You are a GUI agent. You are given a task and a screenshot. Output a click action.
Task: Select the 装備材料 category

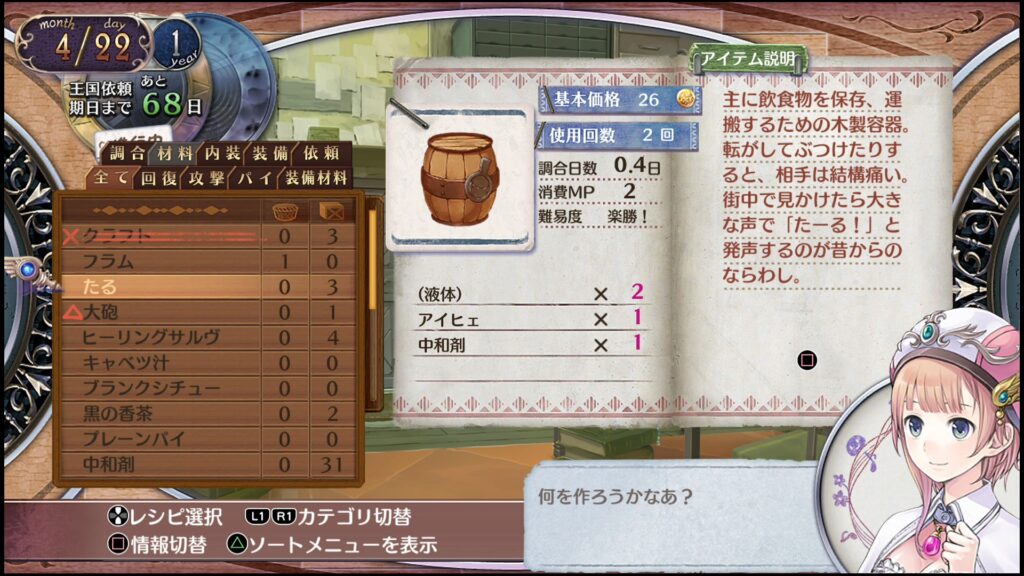316,178
